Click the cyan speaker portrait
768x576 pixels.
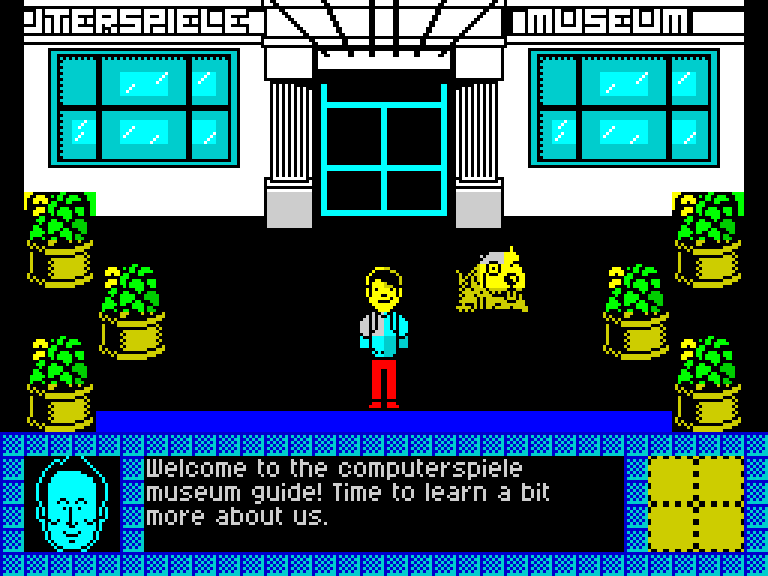[71, 503]
